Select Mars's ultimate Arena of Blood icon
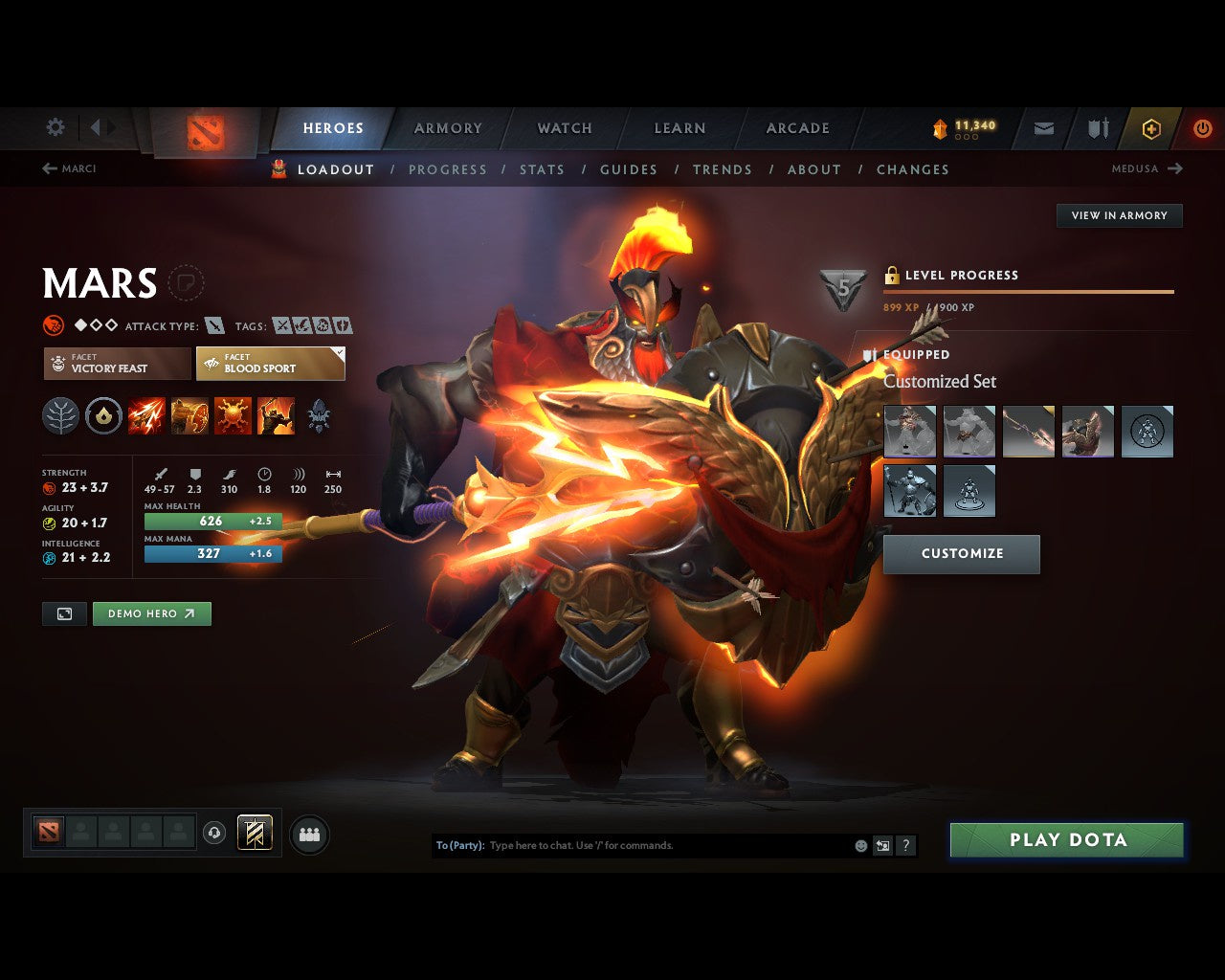The width and height of the screenshot is (1225, 980). 278,415
